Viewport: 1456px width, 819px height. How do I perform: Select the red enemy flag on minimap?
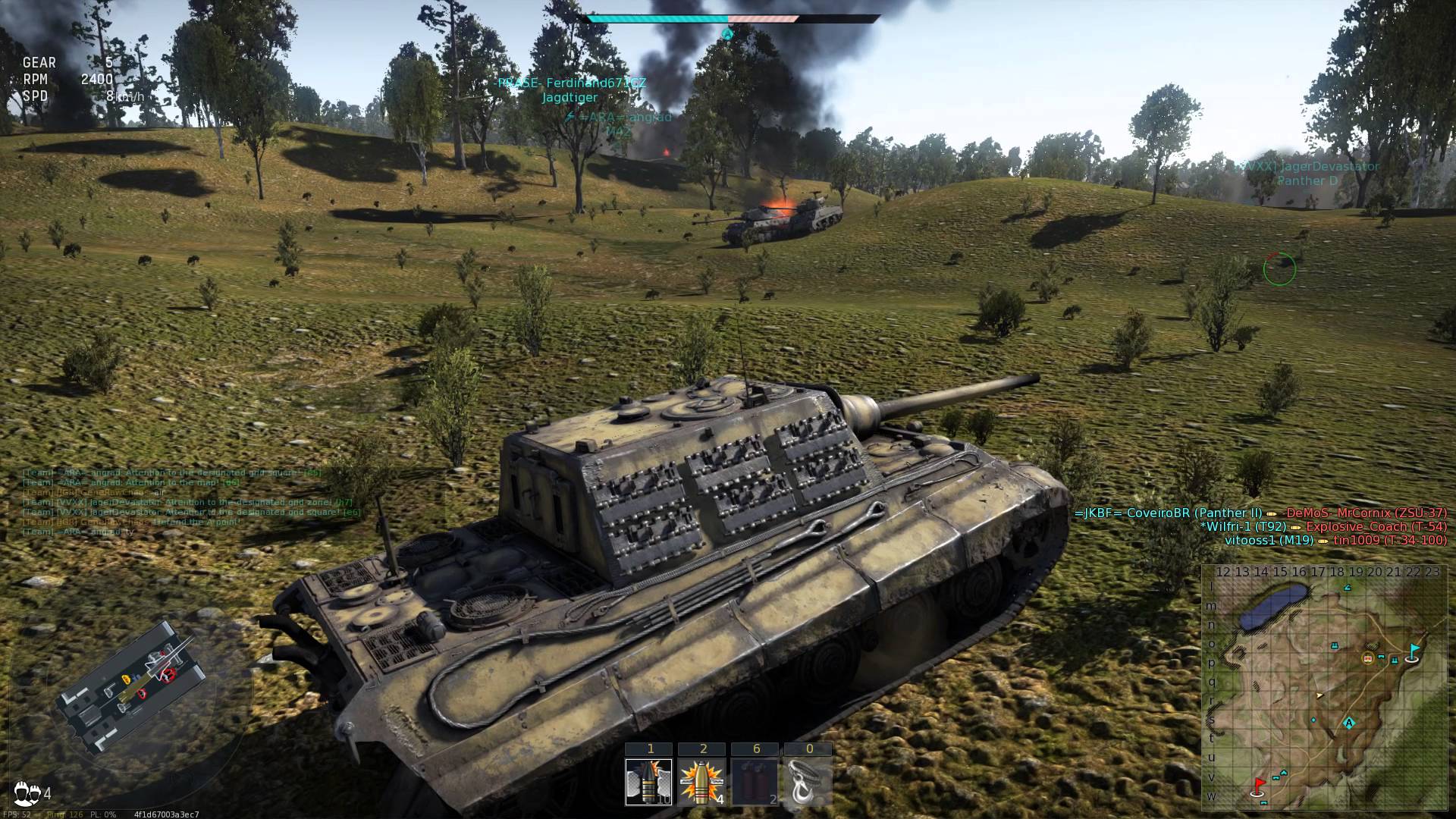click(x=1260, y=786)
